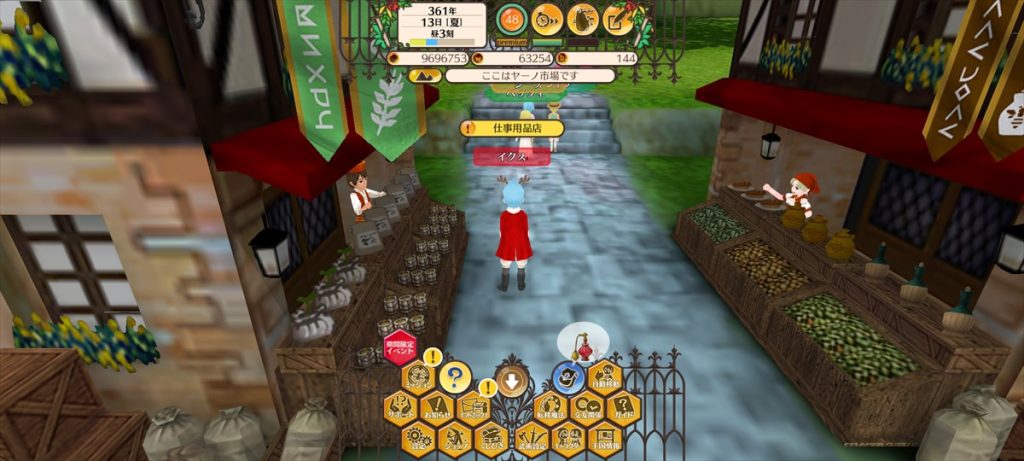Open the Shop (ショップ) hexagon
The image size is (1024, 461).
coord(456,438)
